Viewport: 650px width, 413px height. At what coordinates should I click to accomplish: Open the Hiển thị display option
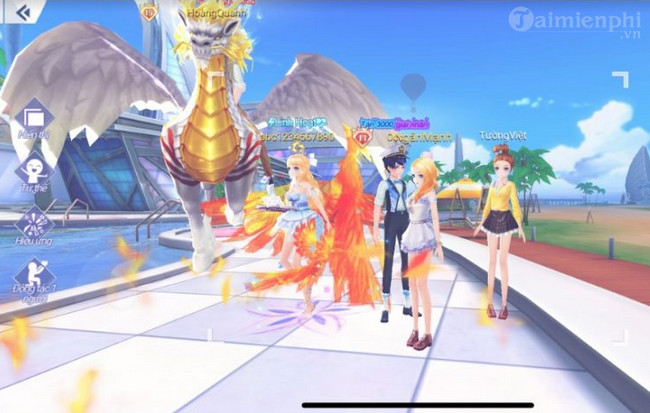35,118
